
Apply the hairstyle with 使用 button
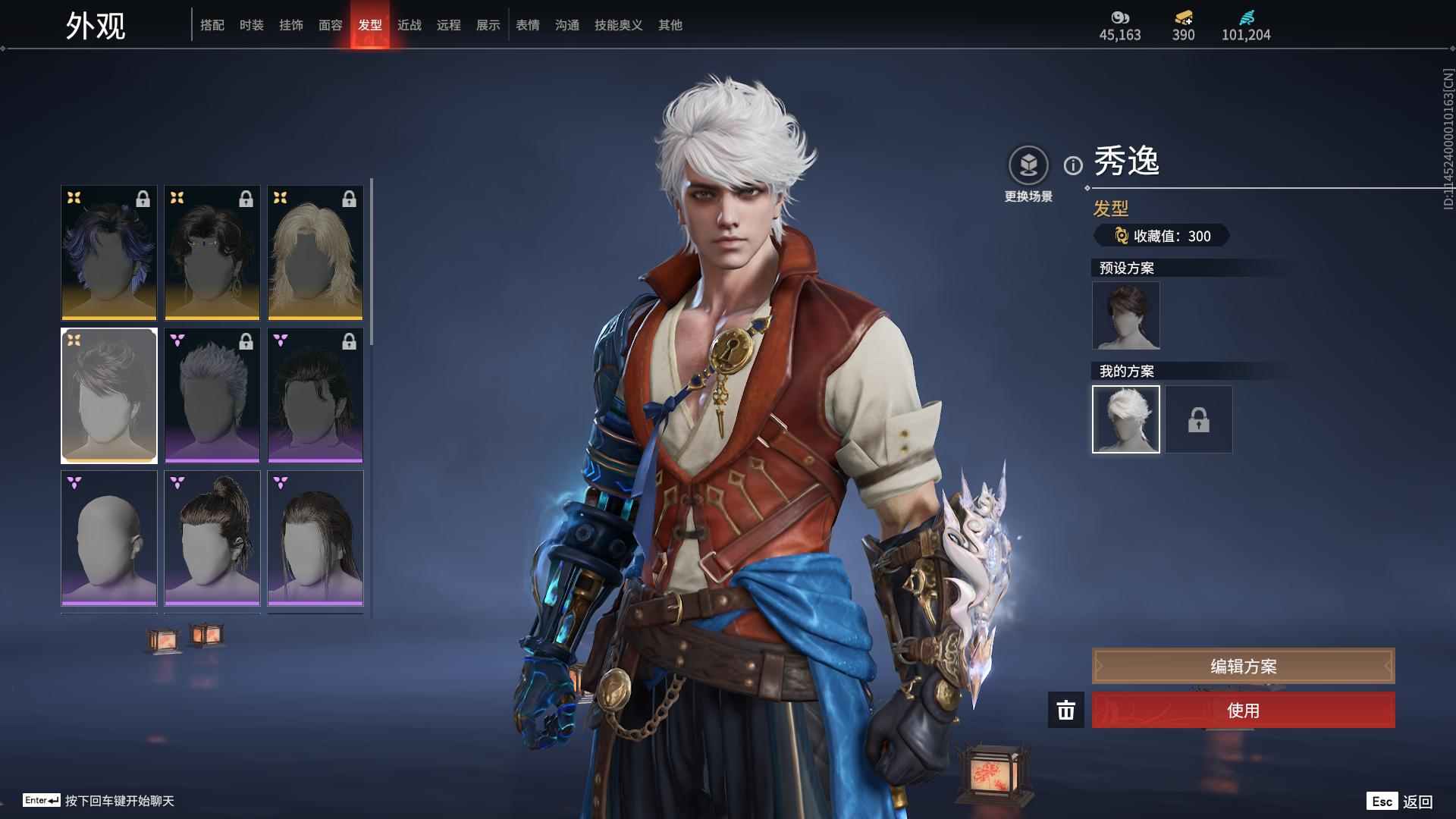(1243, 710)
